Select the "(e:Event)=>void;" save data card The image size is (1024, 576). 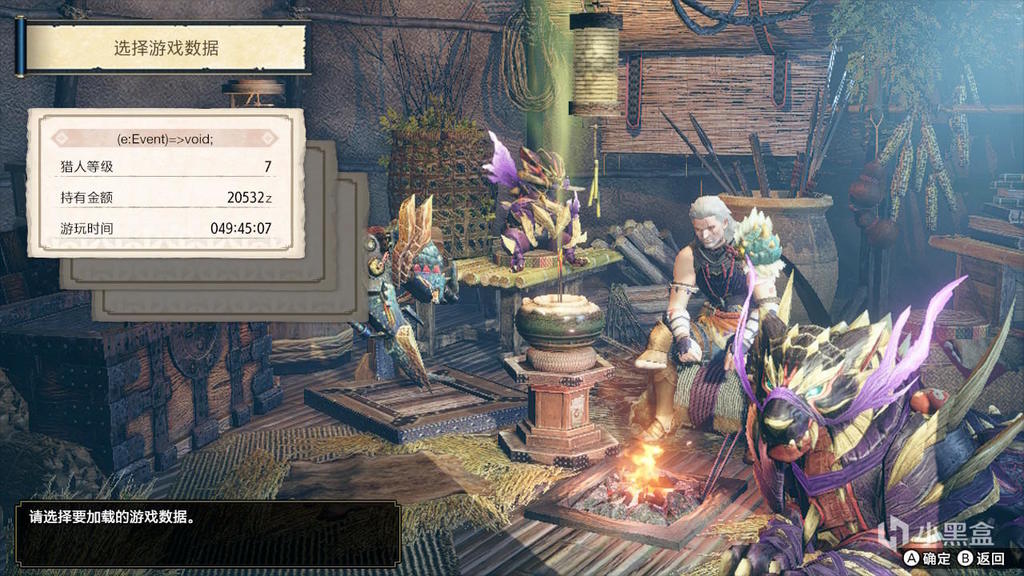click(166, 183)
